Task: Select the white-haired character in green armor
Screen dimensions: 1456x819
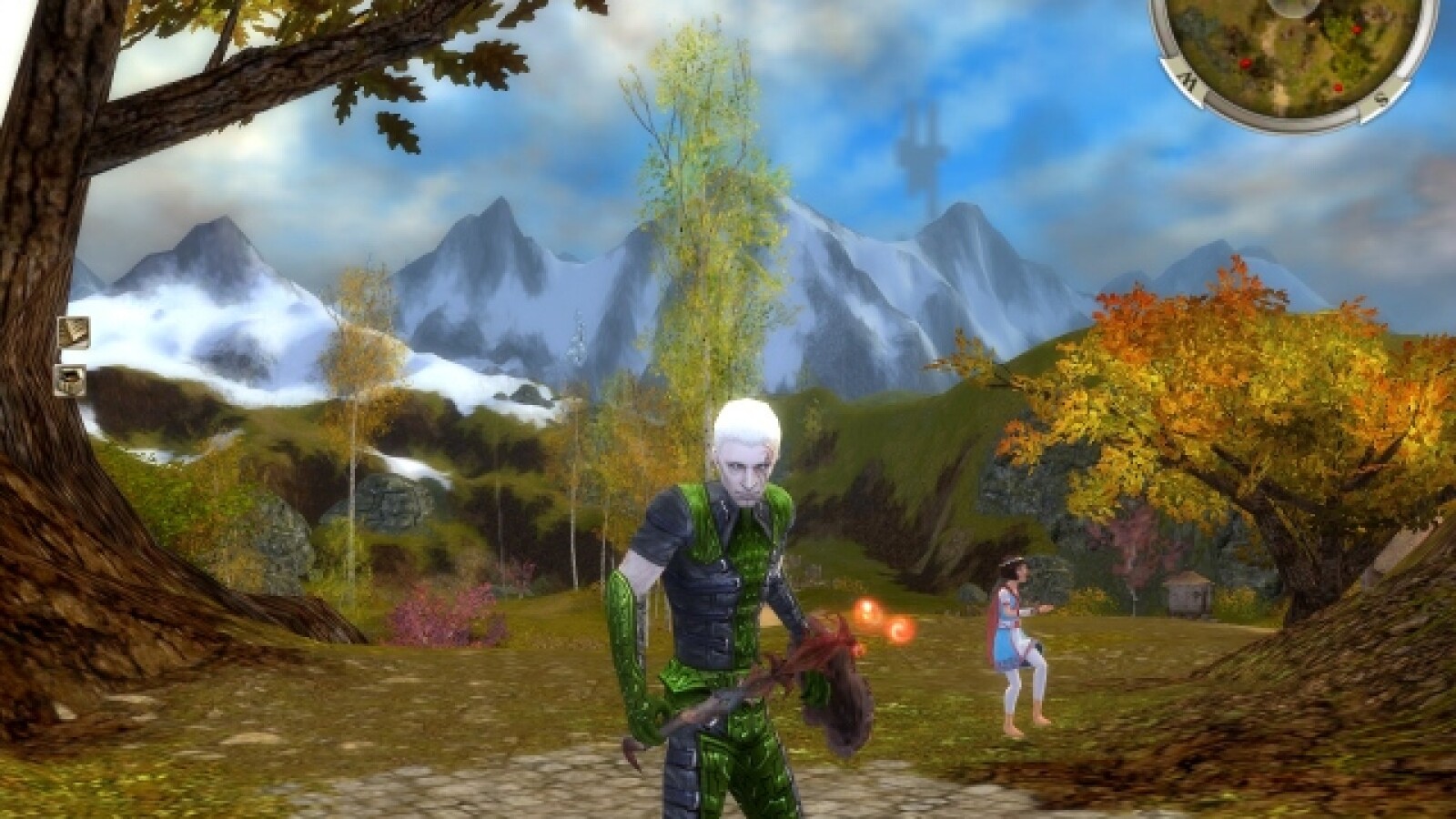Action: (728, 564)
